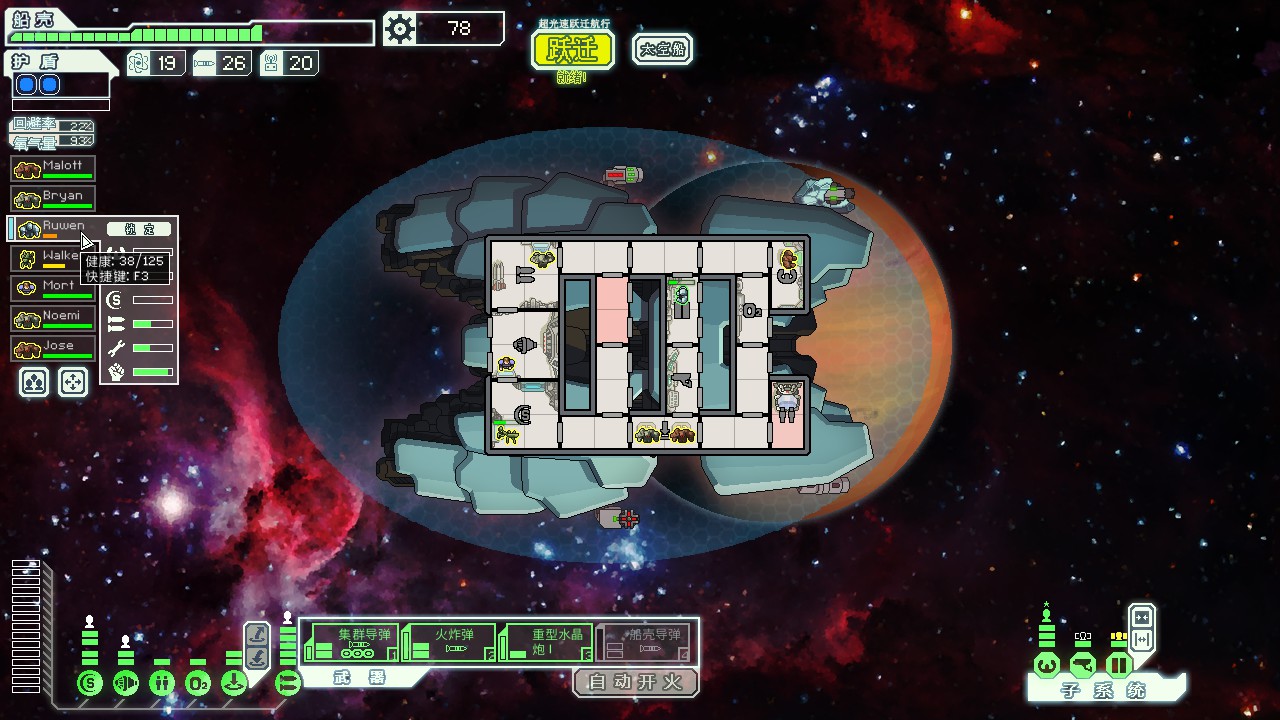Pick crew member Jose
Screen dimensions: 1280x720
click(54, 348)
